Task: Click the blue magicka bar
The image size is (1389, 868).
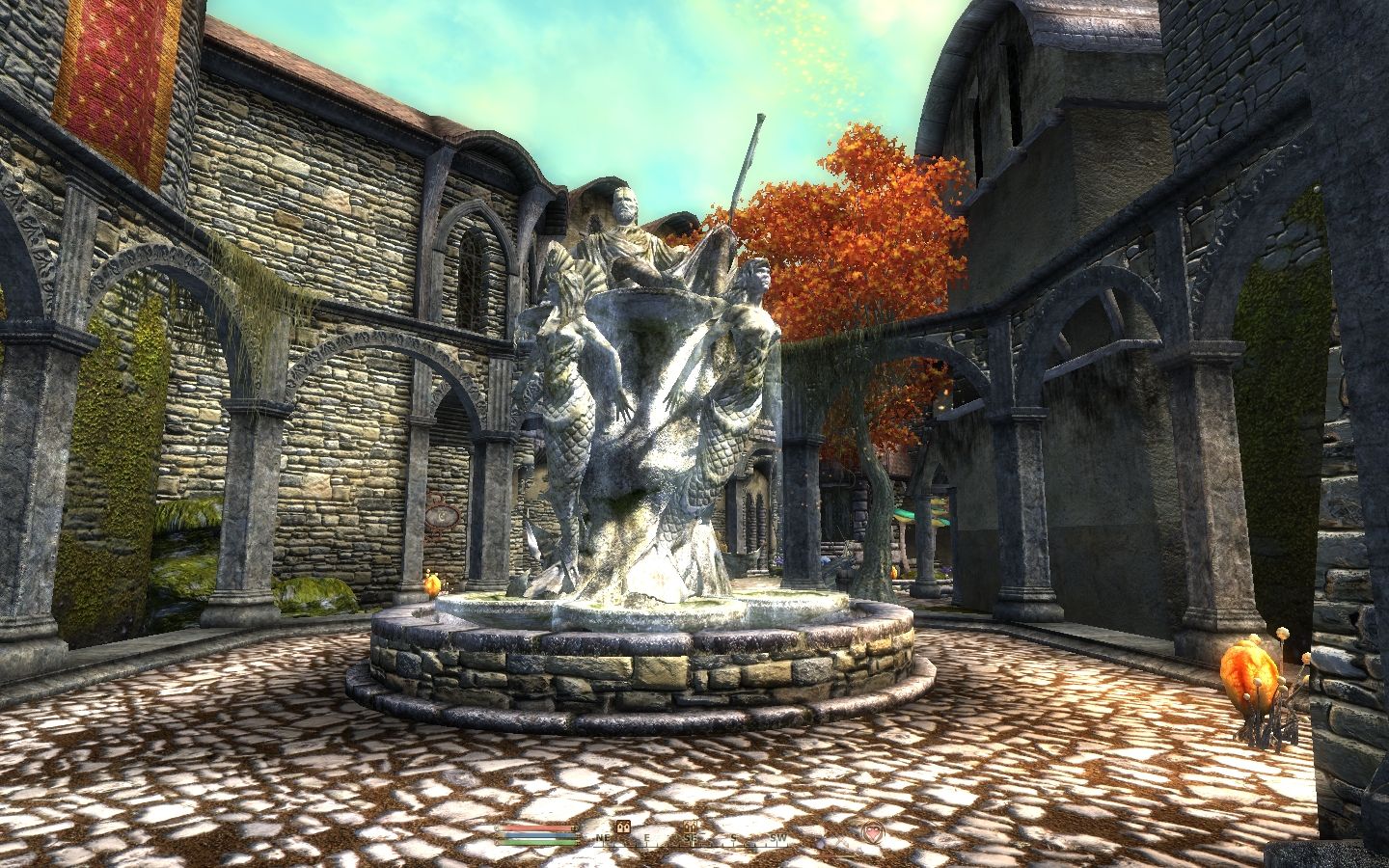Action: [536, 836]
